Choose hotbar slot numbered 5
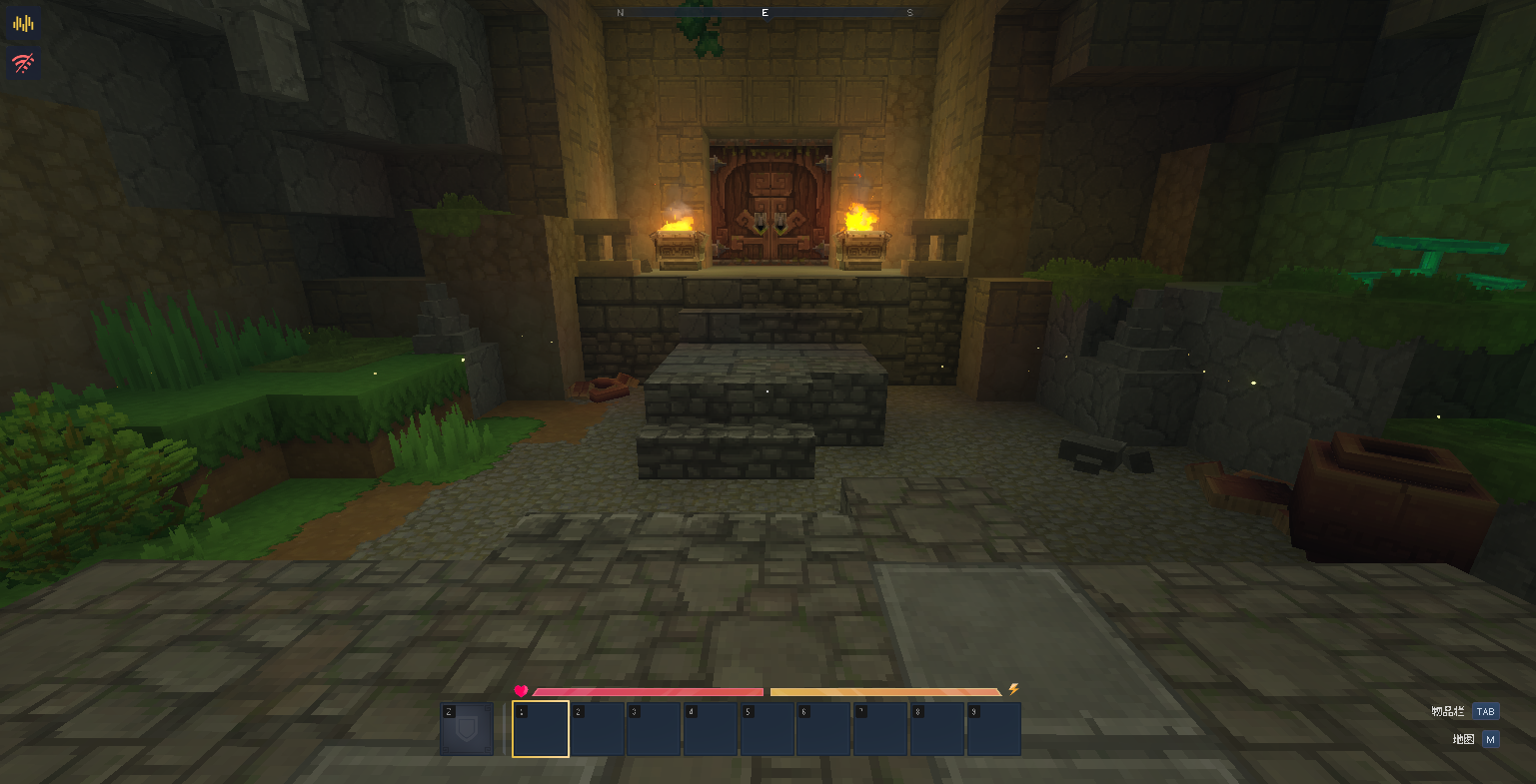Viewport: 1536px width, 784px height. coord(768,729)
